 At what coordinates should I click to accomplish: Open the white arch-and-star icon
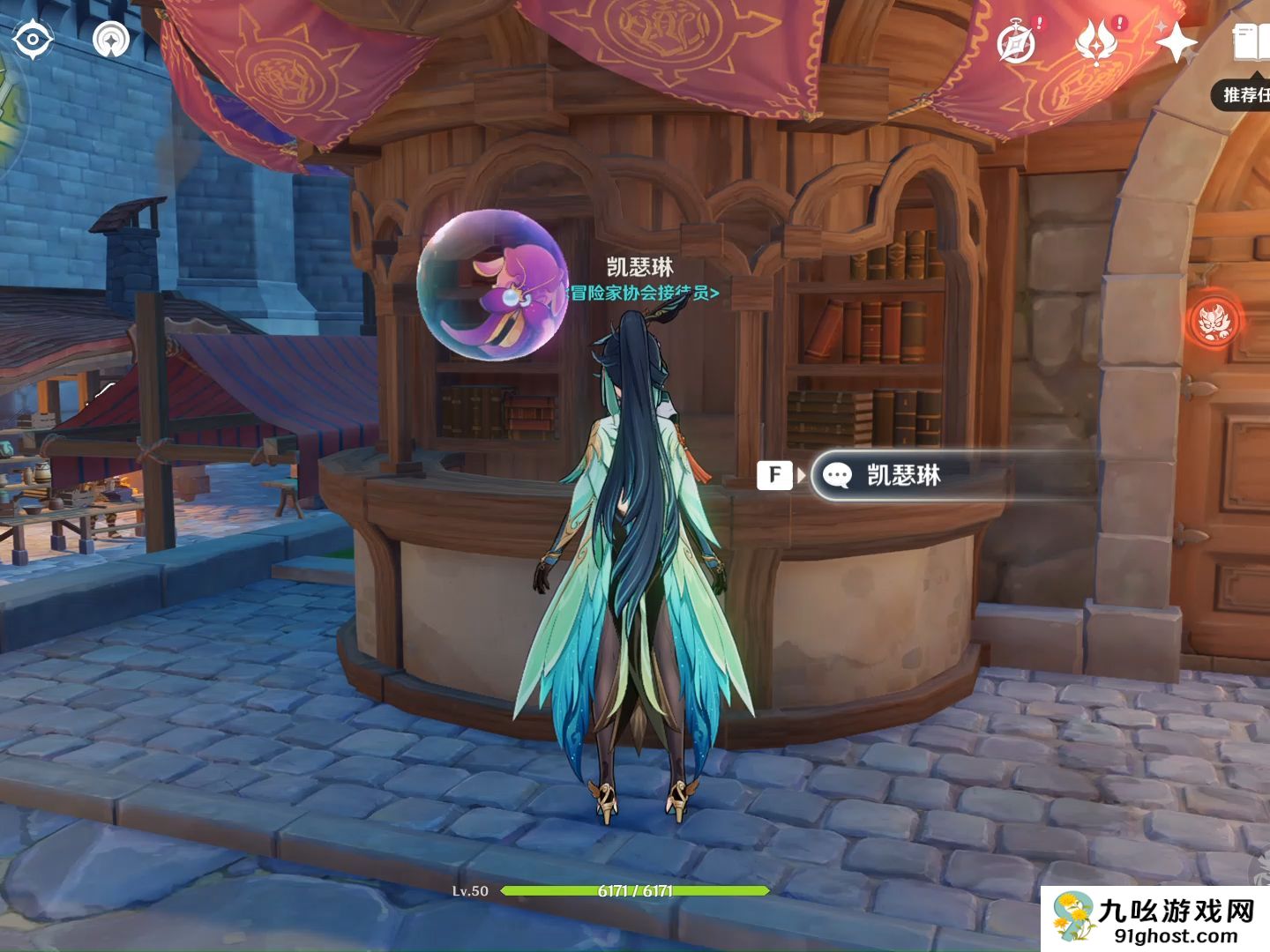111,39
